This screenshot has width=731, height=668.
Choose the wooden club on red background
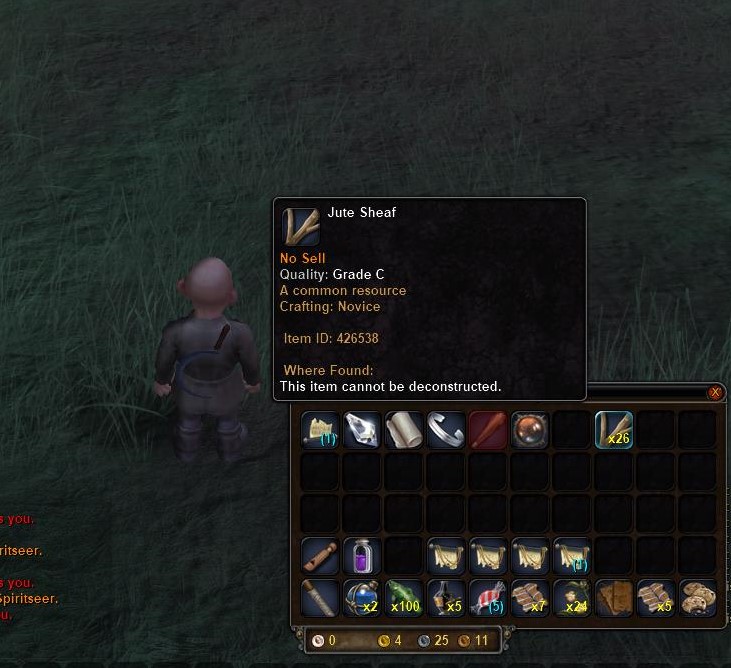487,430
